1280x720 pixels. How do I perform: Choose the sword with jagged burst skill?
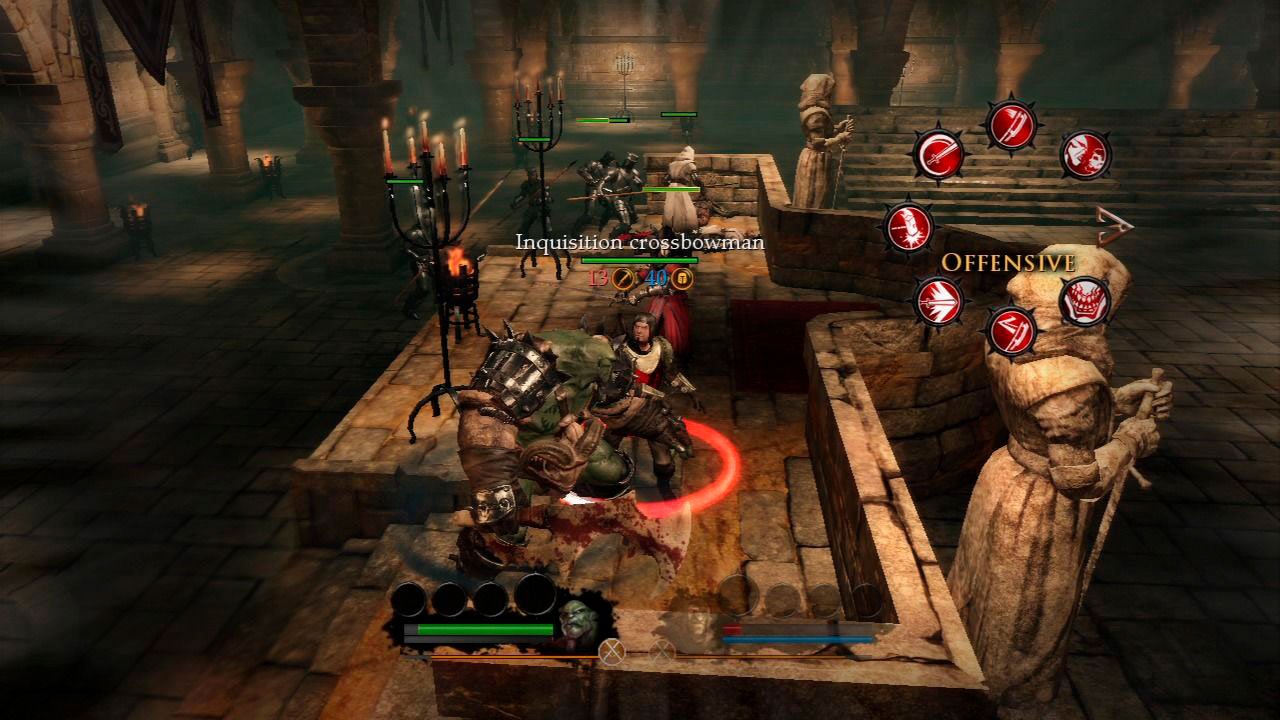coord(938,300)
